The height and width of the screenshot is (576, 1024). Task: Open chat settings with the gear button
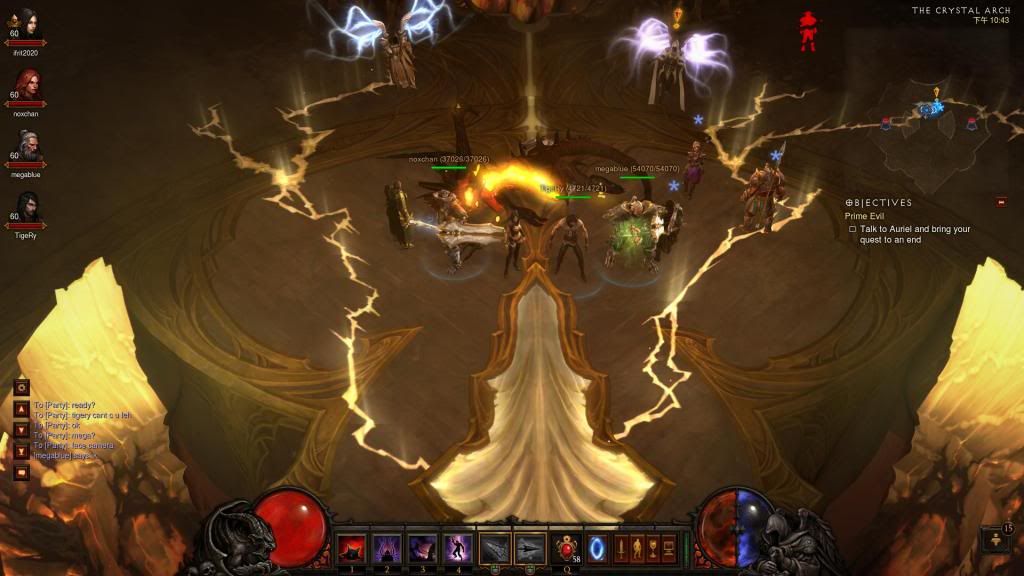(x=21, y=387)
